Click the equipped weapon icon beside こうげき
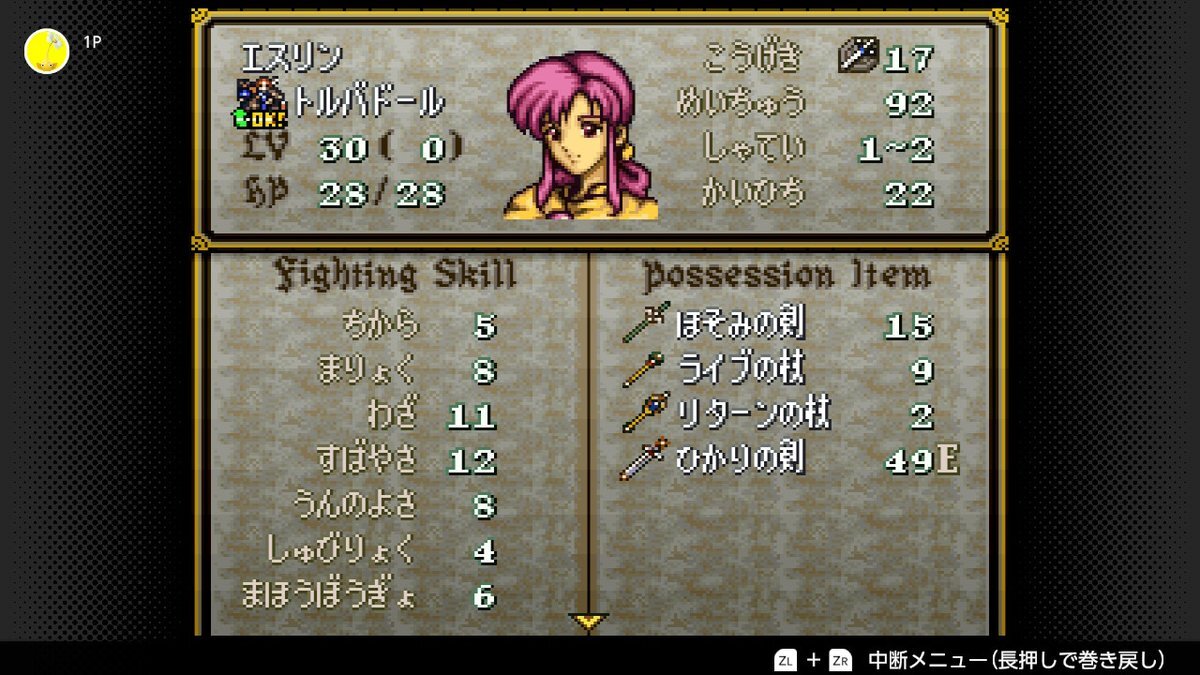Image resolution: width=1200 pixels, height=675 pixels. tap(856, 57)
